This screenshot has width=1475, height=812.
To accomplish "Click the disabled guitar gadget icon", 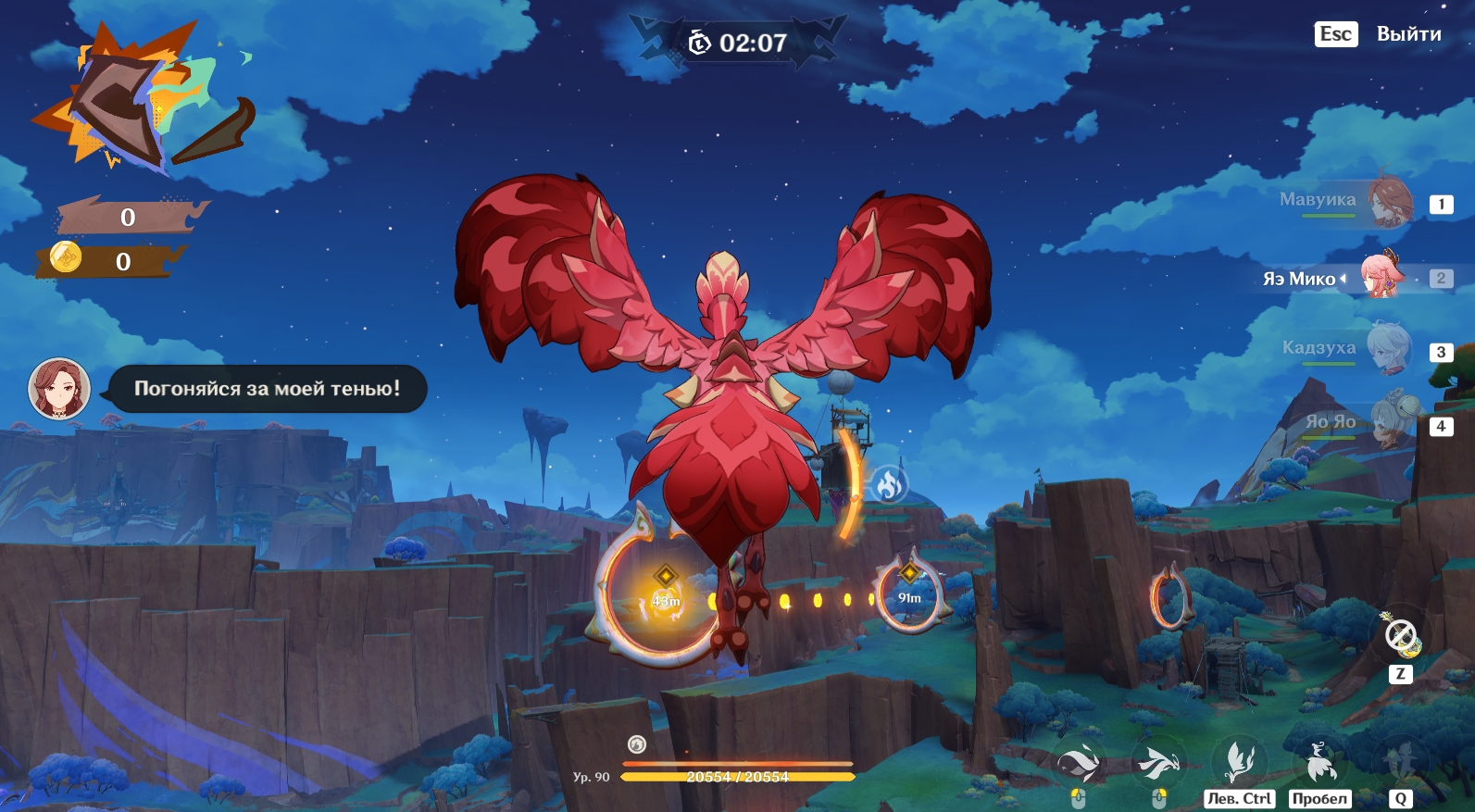I will coord(1400,635).
